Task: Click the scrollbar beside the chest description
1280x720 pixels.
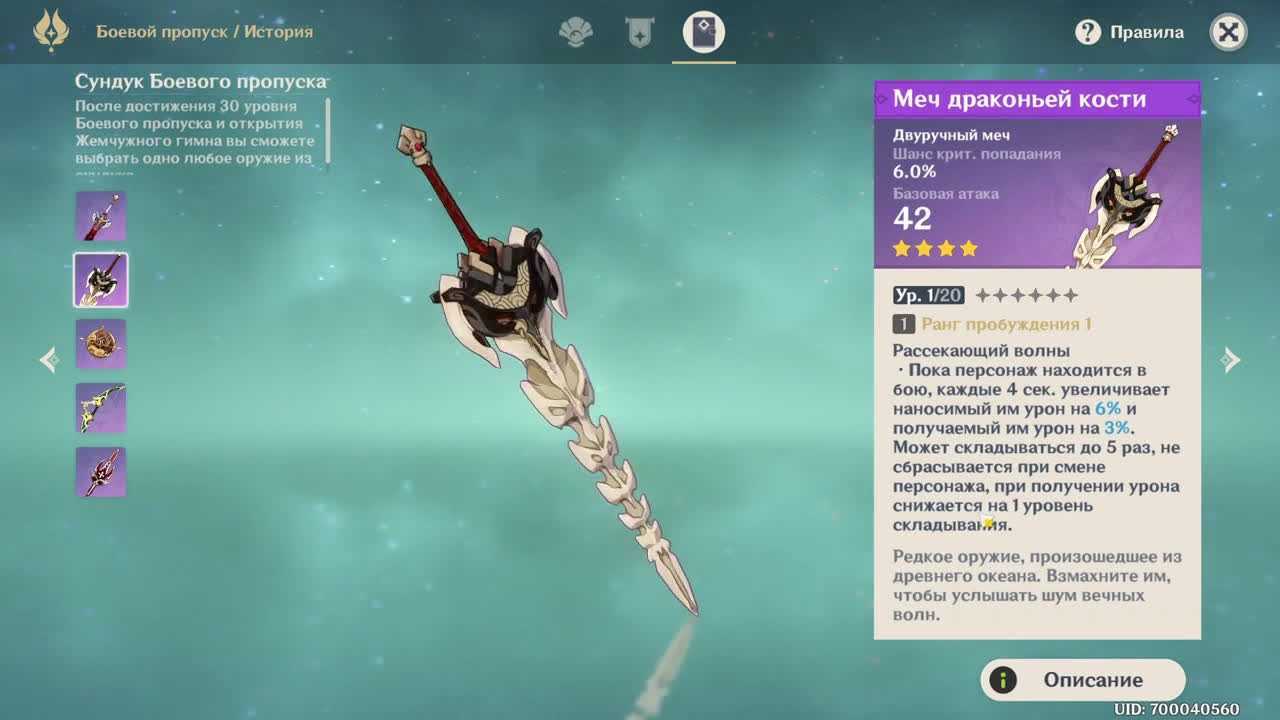Action: click(x=328, y=130)
